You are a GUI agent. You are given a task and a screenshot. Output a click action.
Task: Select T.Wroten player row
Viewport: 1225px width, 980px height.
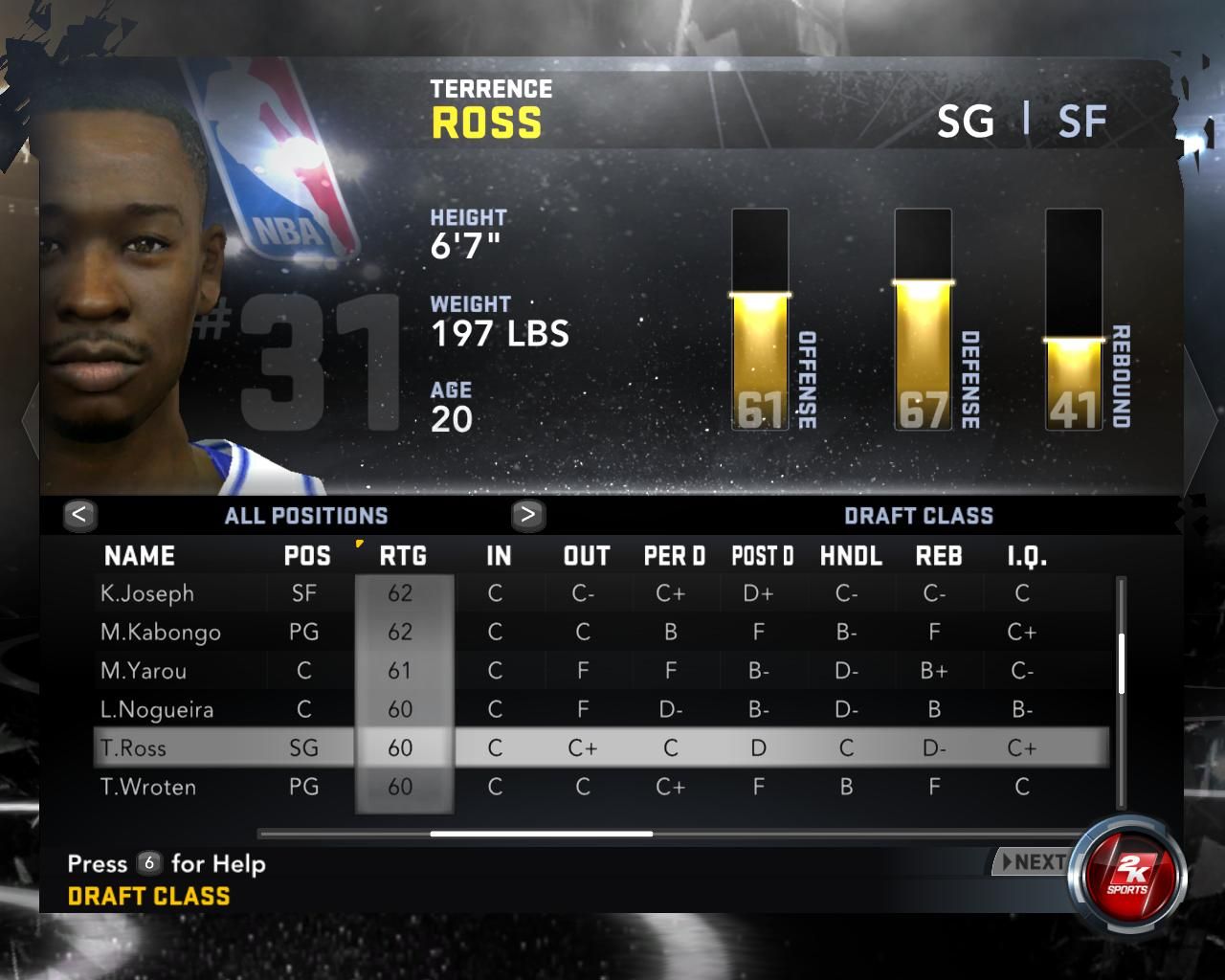pyautogui.click(x=148, y=788)
